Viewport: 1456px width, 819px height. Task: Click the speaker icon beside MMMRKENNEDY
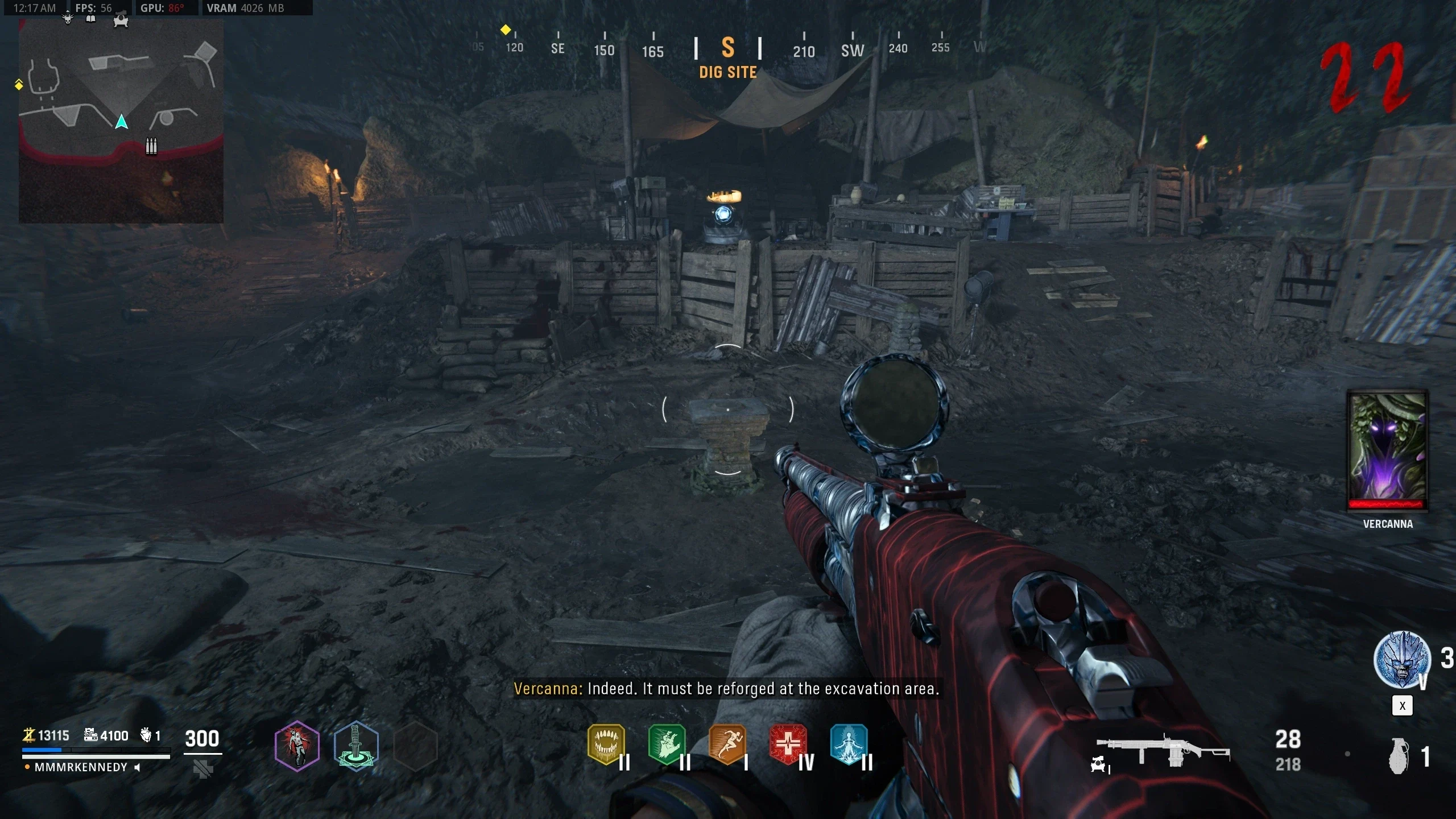tap(137, 767)
